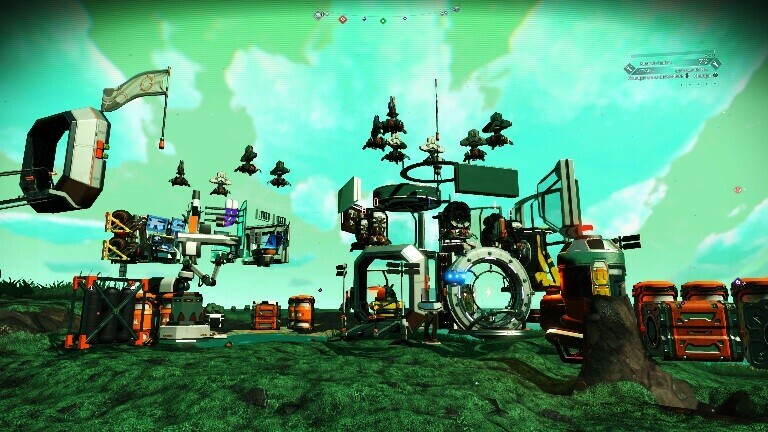Screen dimensions: 768x432
Task: Click the compass bar's left end icon
Action: click(x=319, y=16)
